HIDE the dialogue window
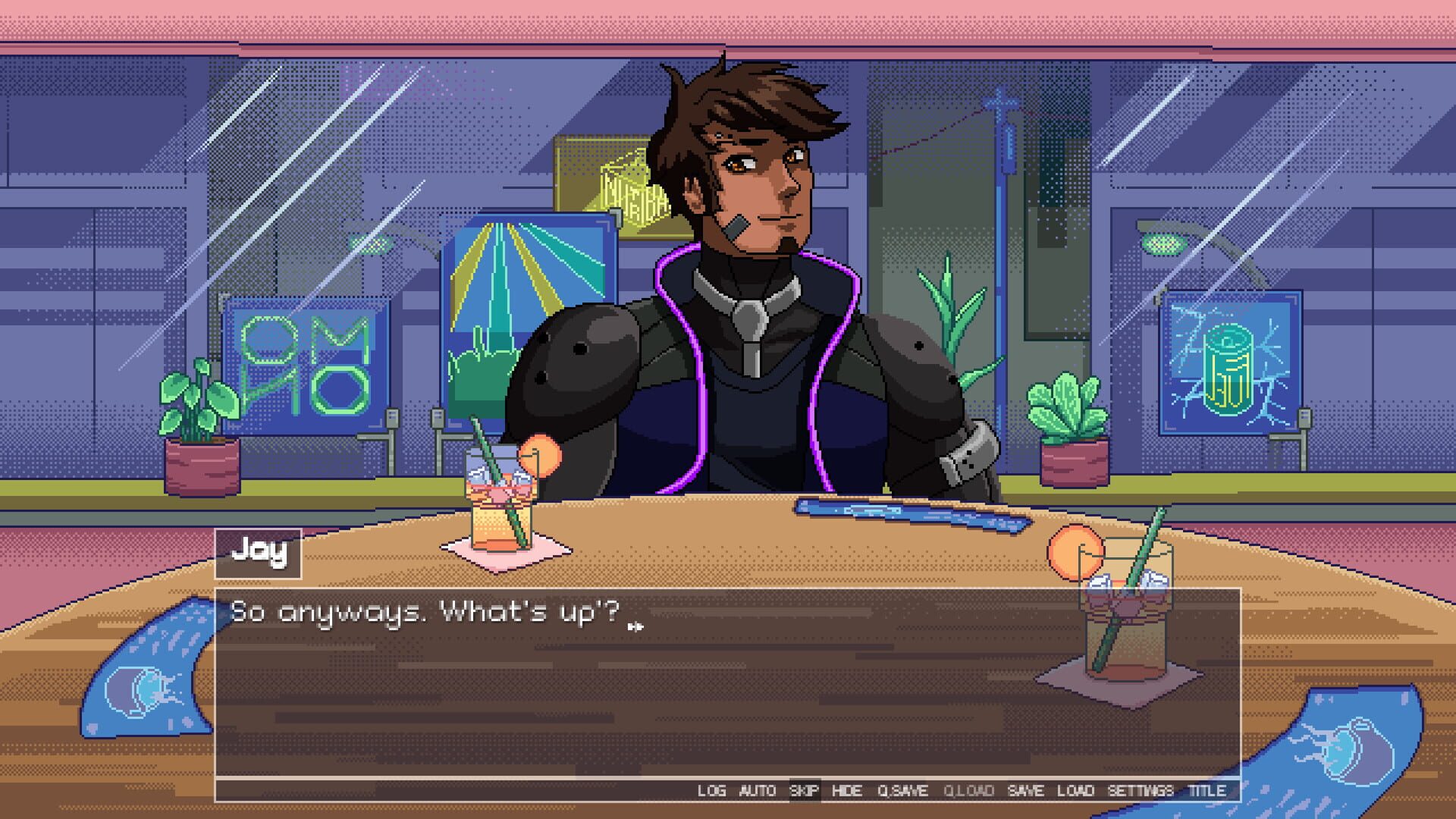The height and width of the screenshot is (819, 1456). (x=849, y=790)
